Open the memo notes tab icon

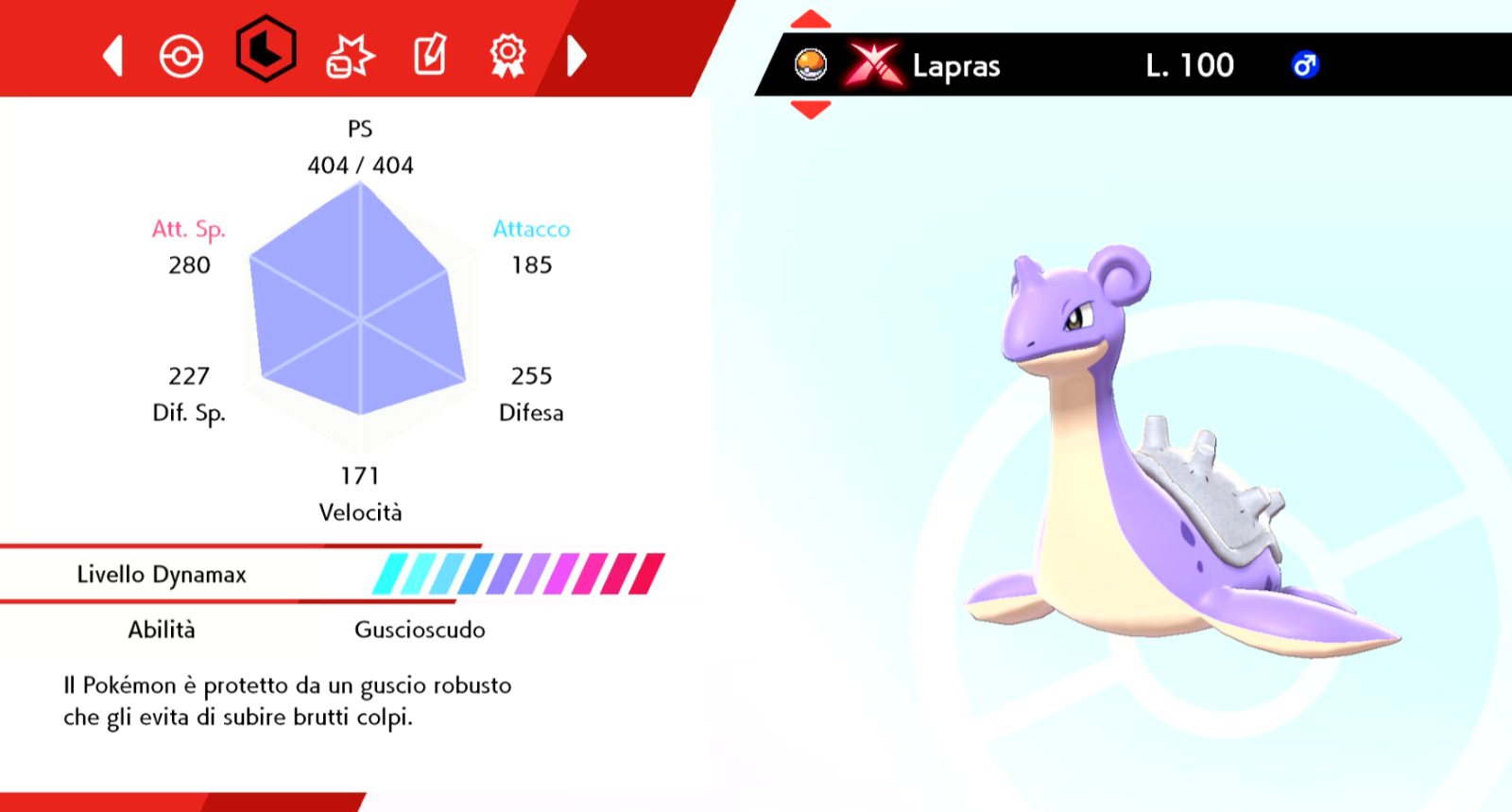[428, 56]
